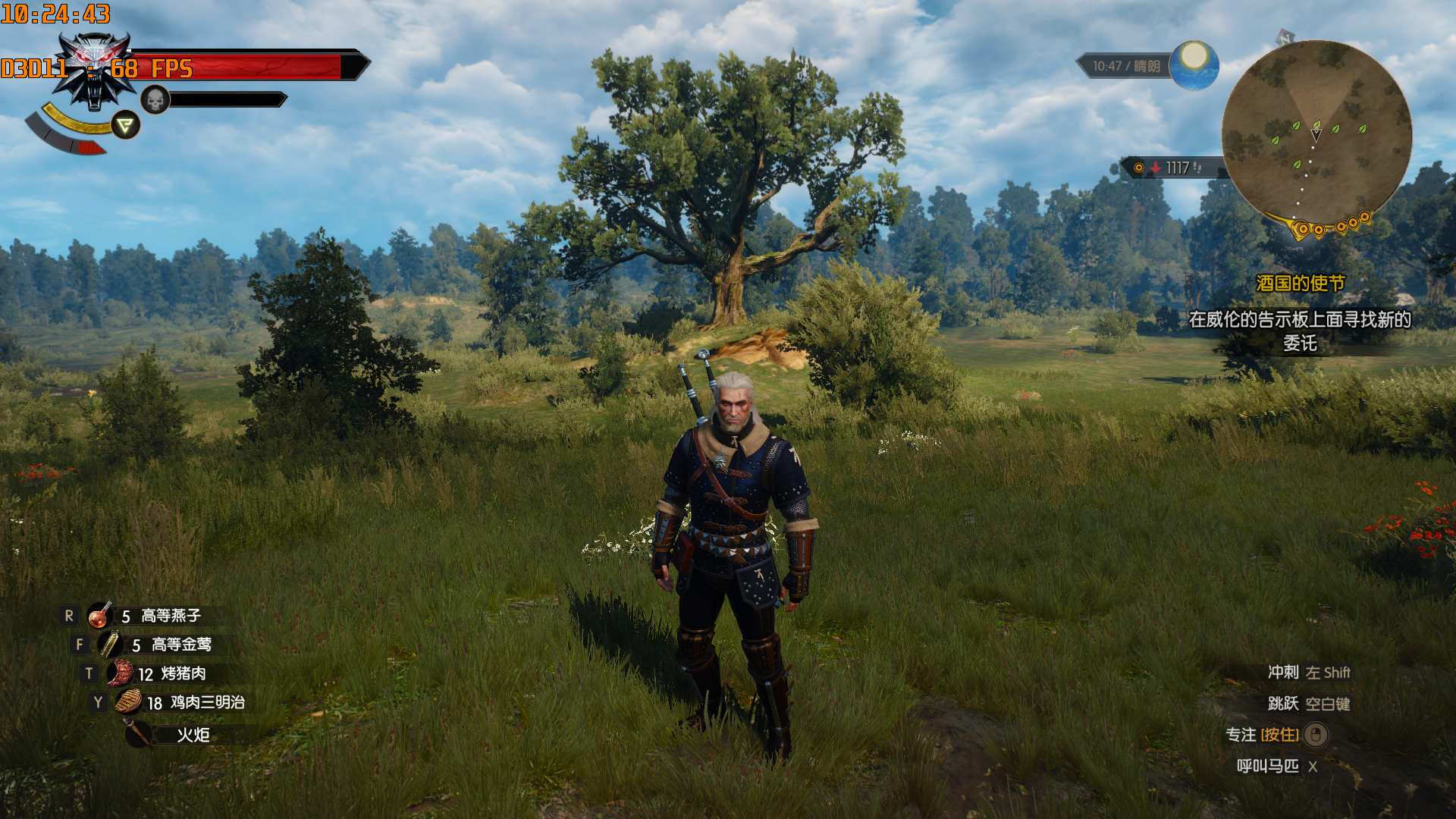Click the active sign icon
Image resolution: width=1456 pixels, height=819 pixels.
[126, 125]
